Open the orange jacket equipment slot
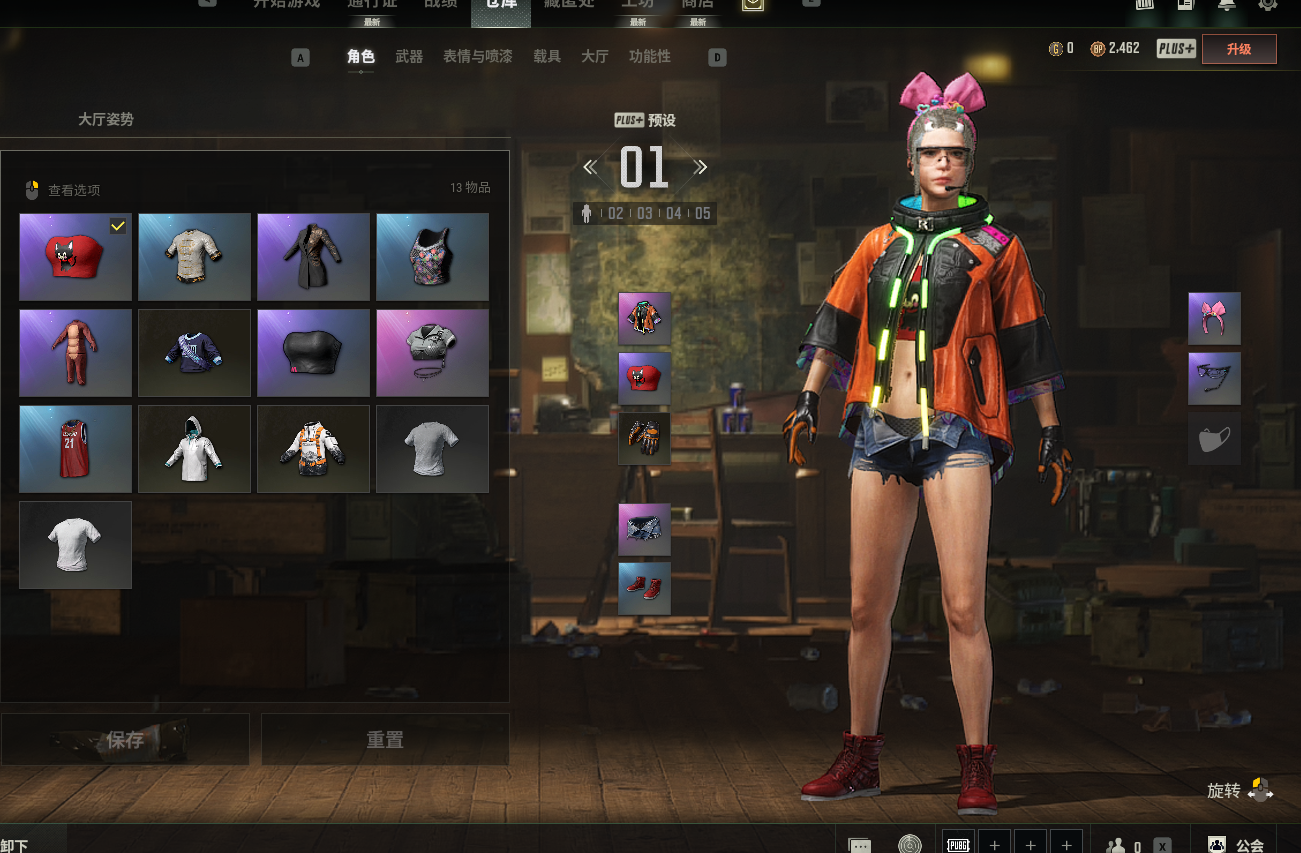1301x853 pixels. tap(644, 319)
